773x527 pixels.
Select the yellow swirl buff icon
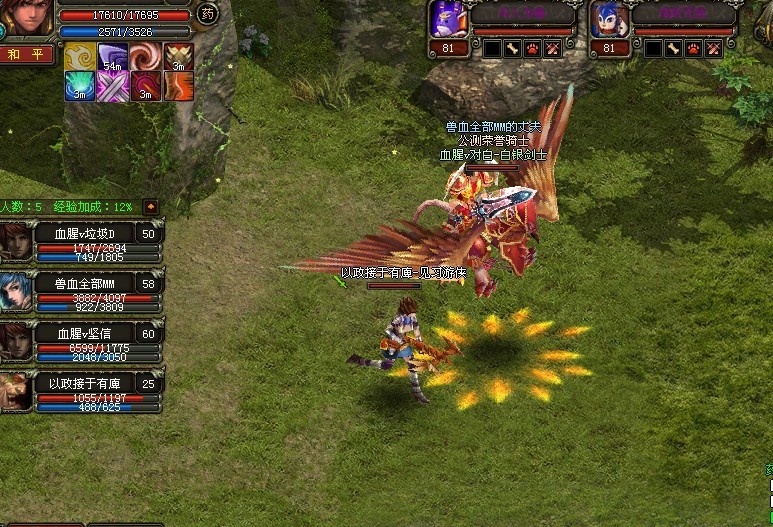[x=79, y=57]
